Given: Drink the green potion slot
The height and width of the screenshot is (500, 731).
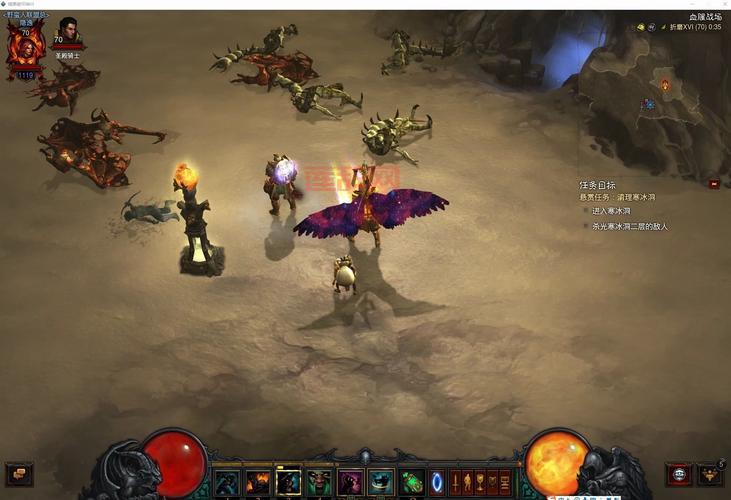Looking at the screenshot, I should [412, 482].
